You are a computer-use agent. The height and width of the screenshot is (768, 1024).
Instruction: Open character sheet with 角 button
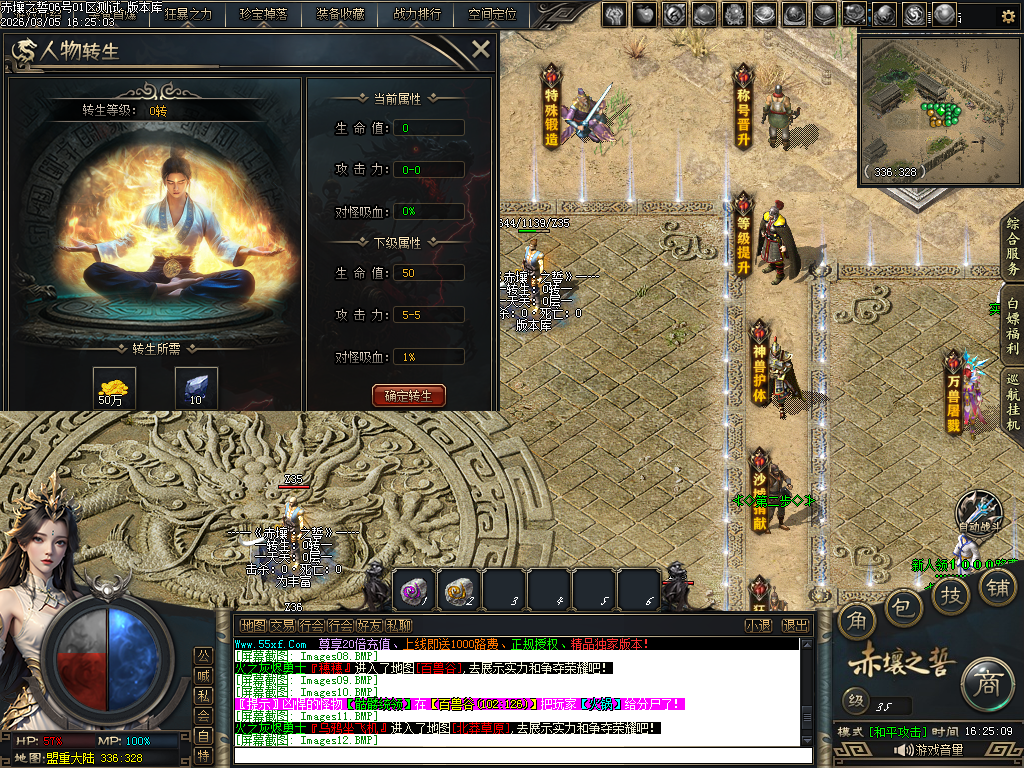click(857, 622)
